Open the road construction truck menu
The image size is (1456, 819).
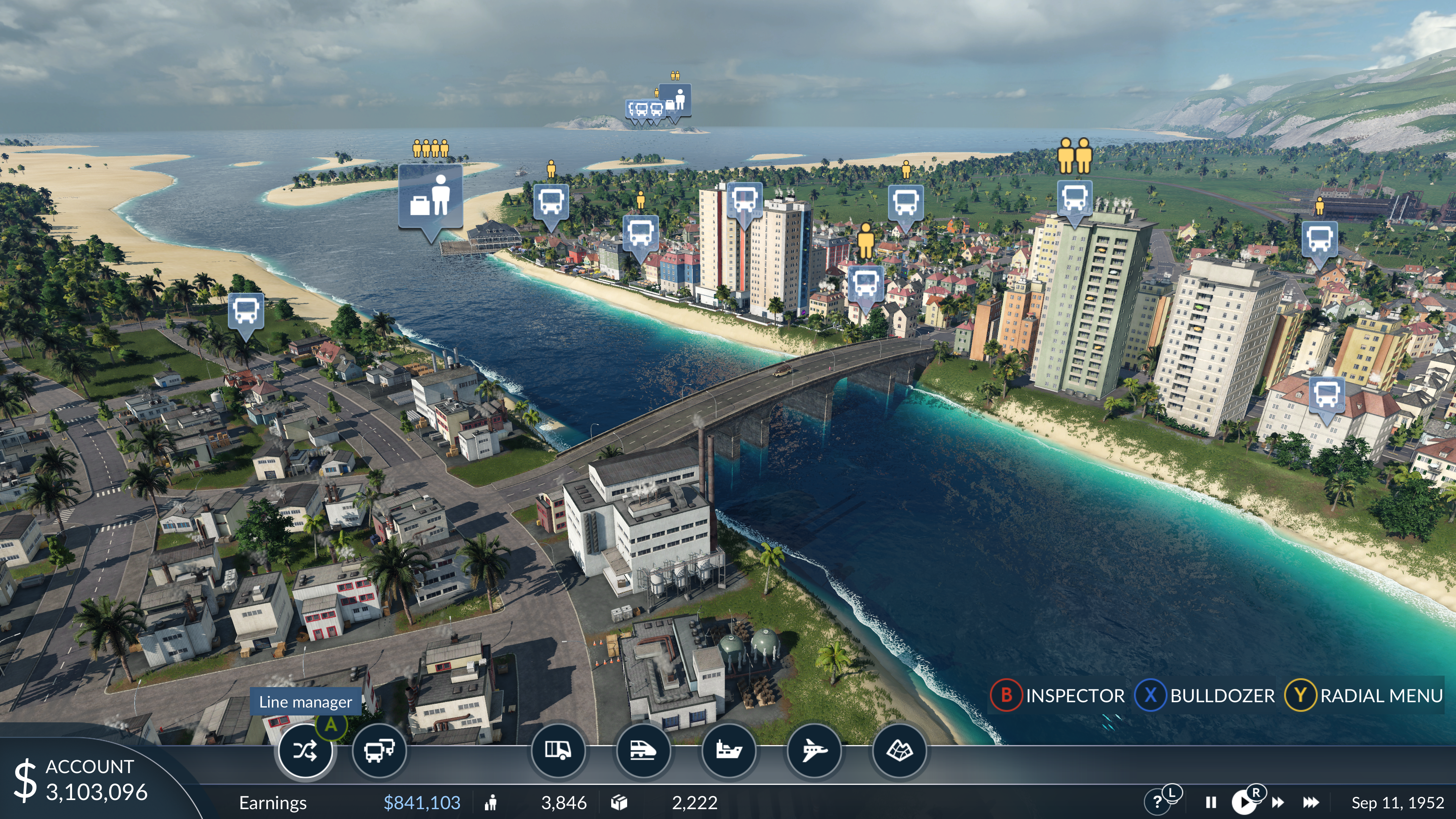[557, 751]
